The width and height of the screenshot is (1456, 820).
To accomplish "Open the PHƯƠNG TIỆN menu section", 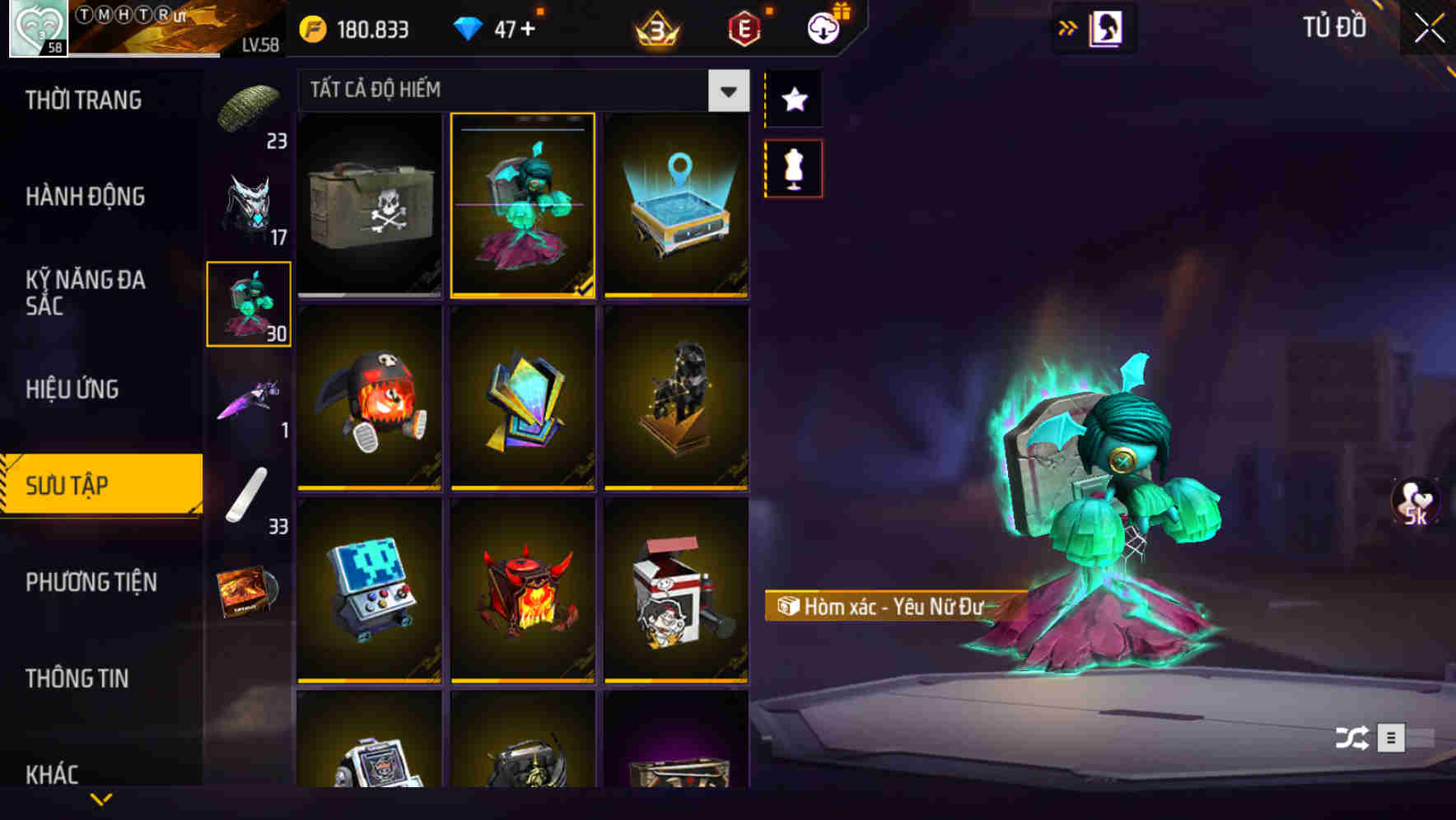I will point(91,582).
